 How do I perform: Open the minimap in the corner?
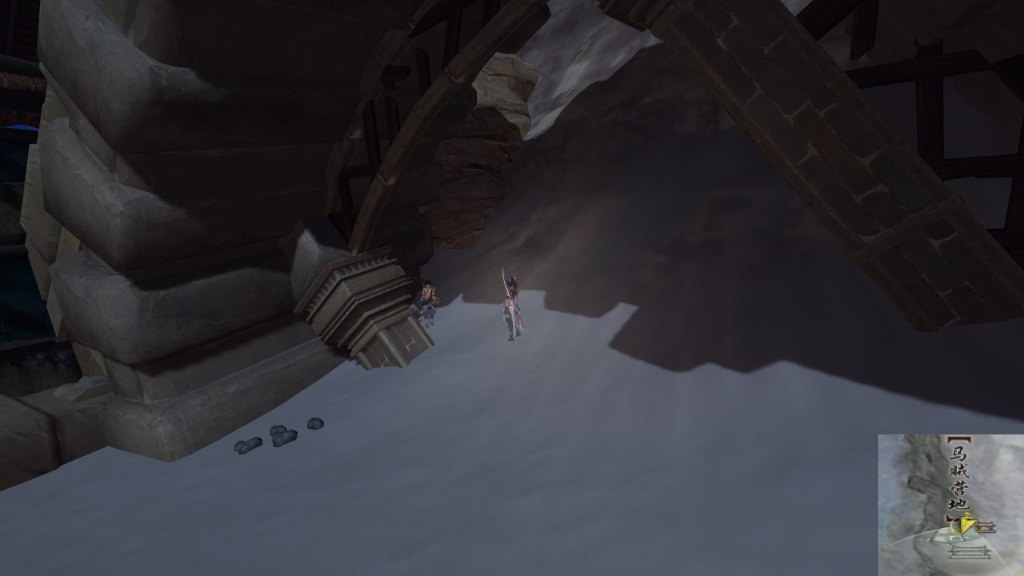(x=950, y=504)
